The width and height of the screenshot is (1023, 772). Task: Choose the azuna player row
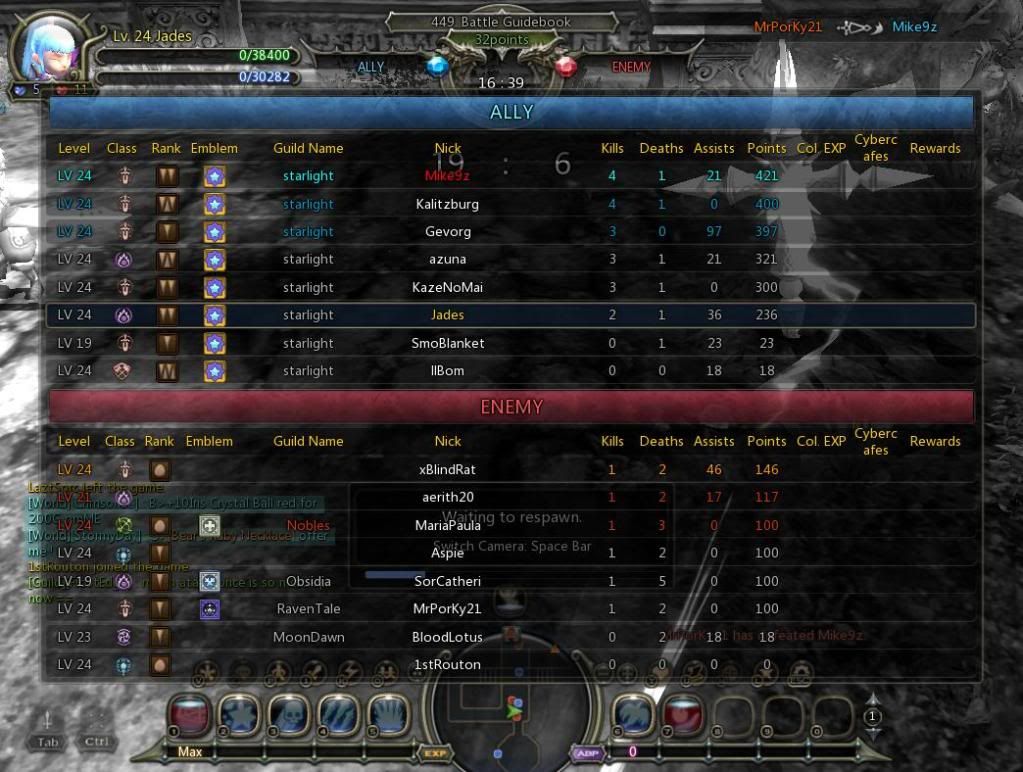[x=510, y=259]
